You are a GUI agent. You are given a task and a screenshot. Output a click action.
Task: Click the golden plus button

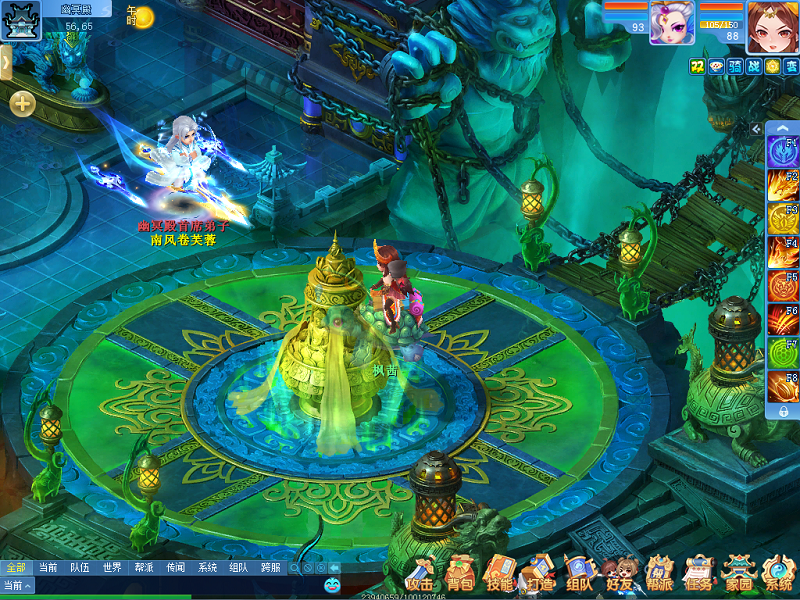coord(22,103)
